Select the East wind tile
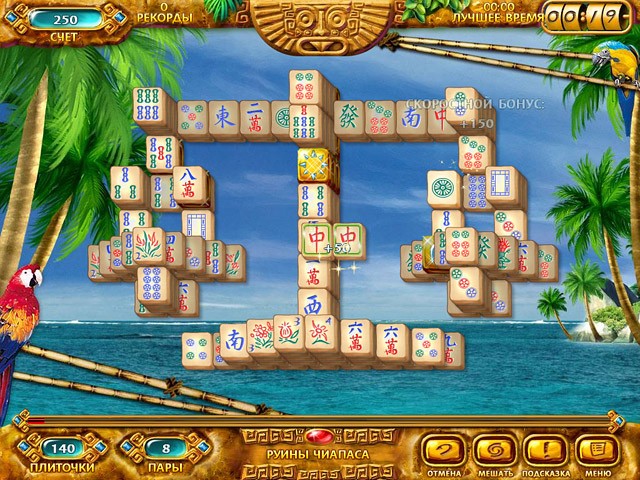This screenshot has height=480, width=640. 225,118
